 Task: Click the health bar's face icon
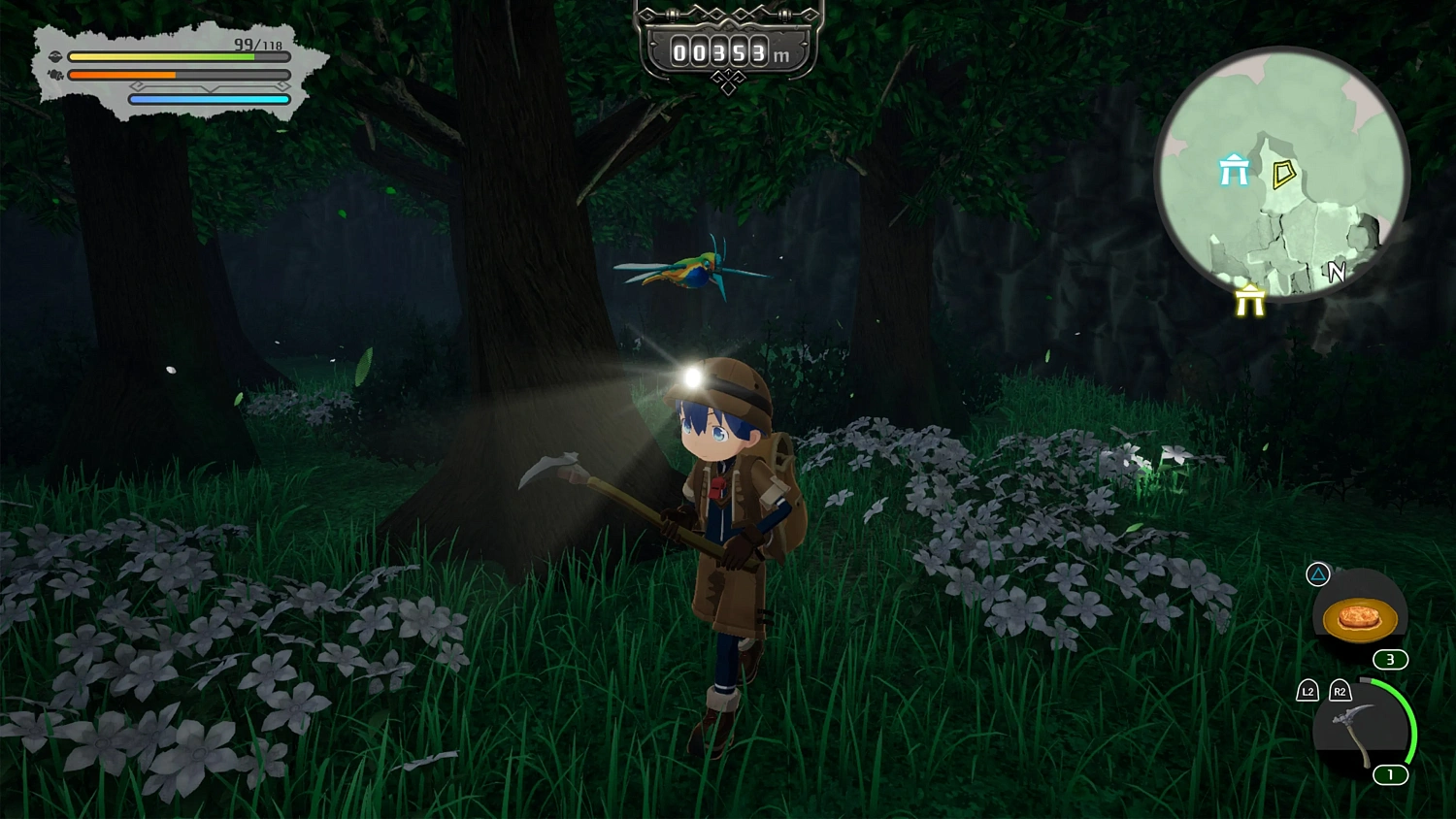pos(56,56)
